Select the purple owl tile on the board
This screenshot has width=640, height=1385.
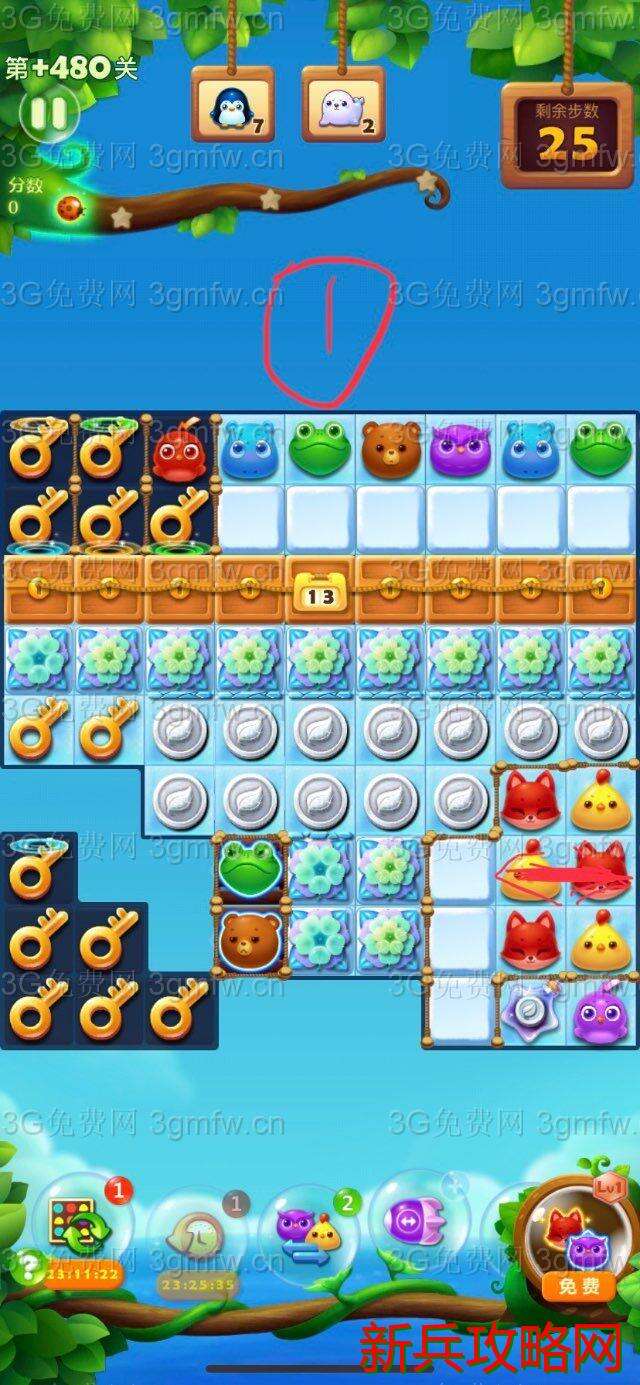461,449
